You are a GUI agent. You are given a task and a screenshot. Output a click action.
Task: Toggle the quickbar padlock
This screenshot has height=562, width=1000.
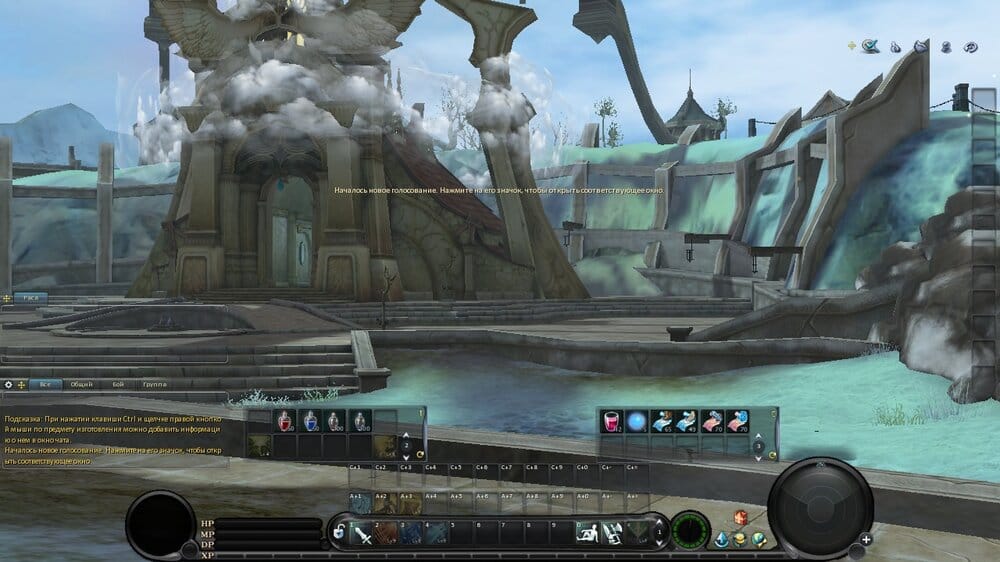click(340, 532)
